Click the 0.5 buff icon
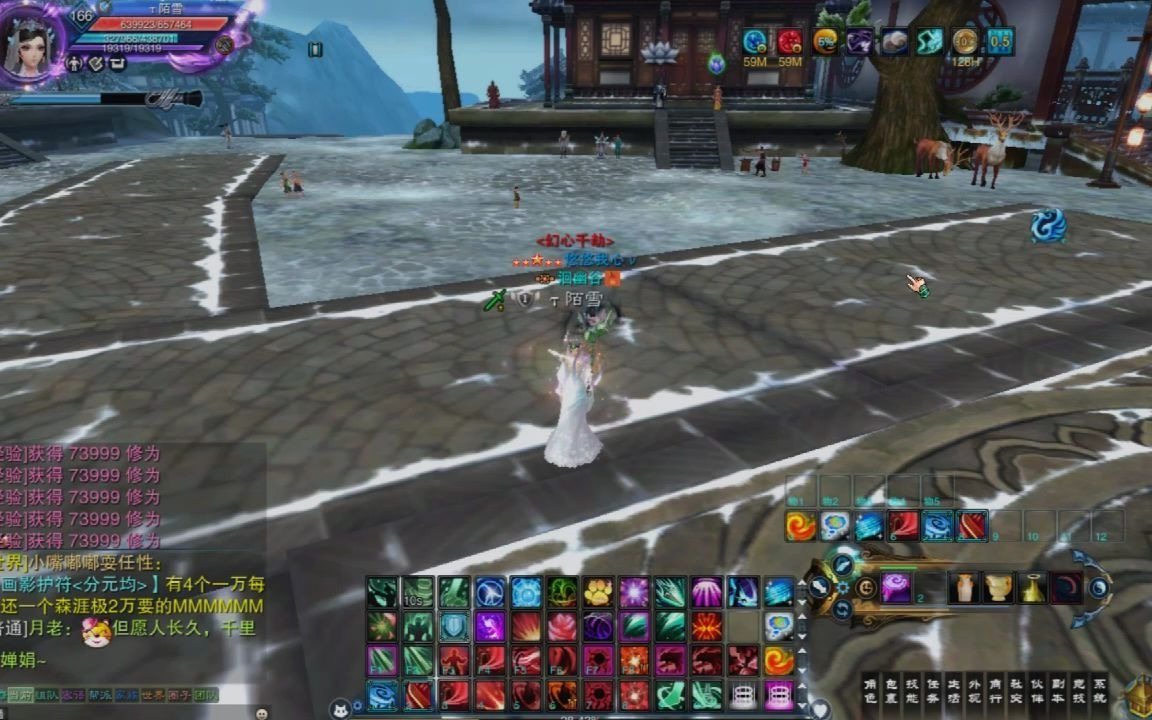 point(999,41)
